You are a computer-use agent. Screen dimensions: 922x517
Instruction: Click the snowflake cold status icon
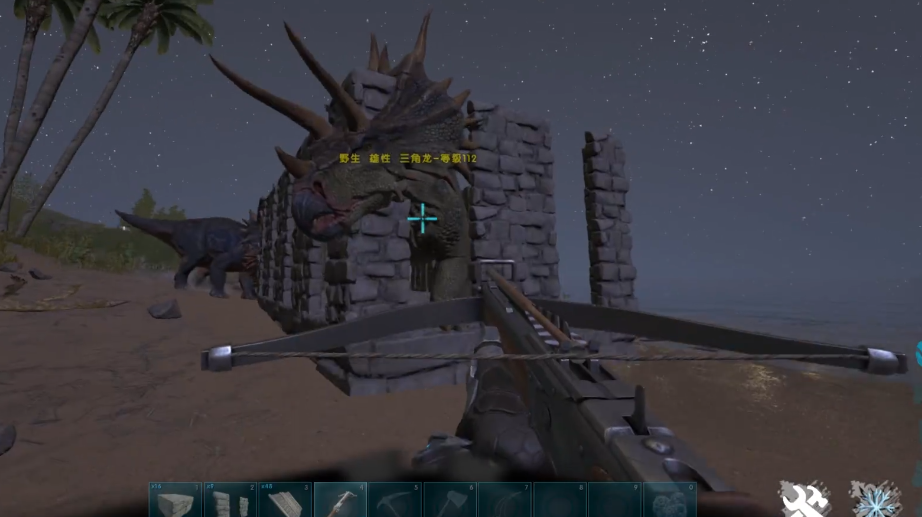(874, 497)
